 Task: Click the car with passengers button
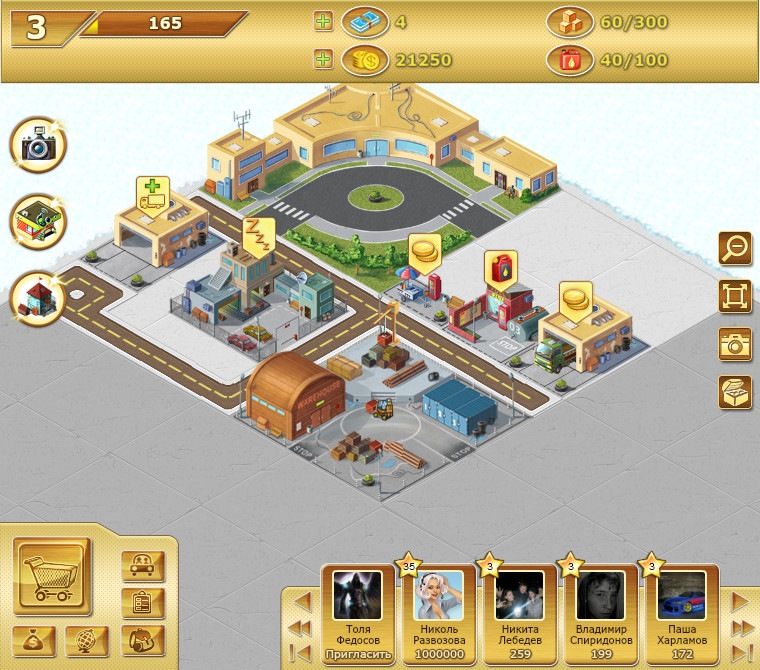click(142, 566)
